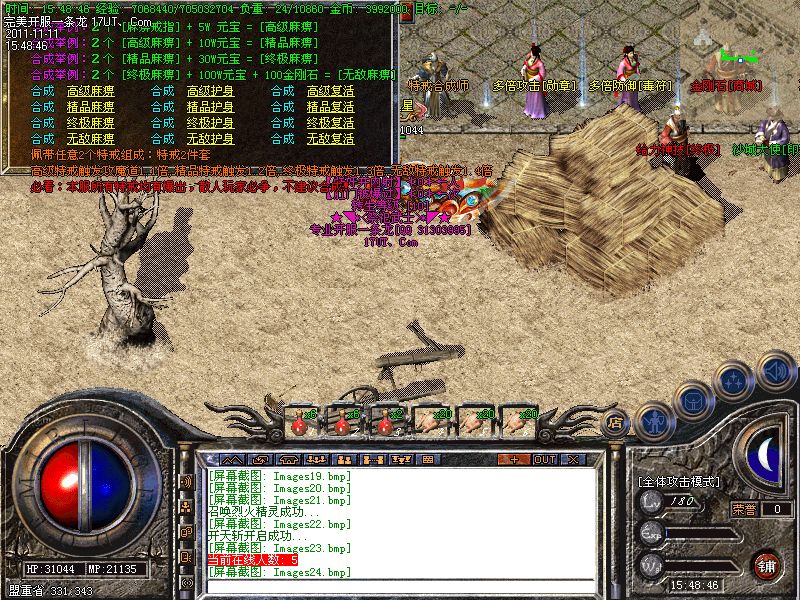The width and height of the screenshot is (800, 600).
Task: Click the plus button on chat toolbar
Action: tap(514, 459)
